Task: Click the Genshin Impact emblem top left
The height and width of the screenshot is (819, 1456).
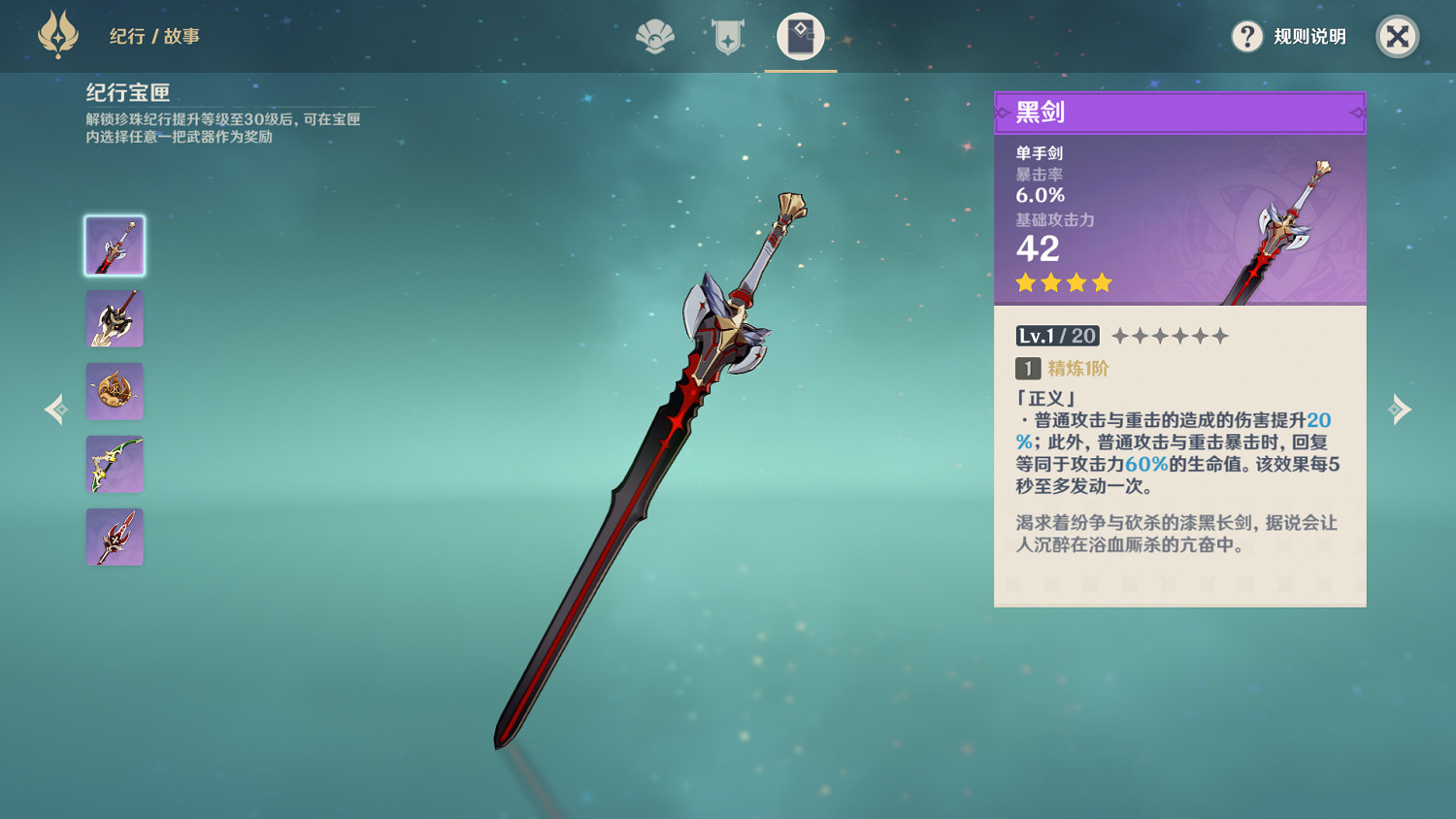Action: [58, 35]
